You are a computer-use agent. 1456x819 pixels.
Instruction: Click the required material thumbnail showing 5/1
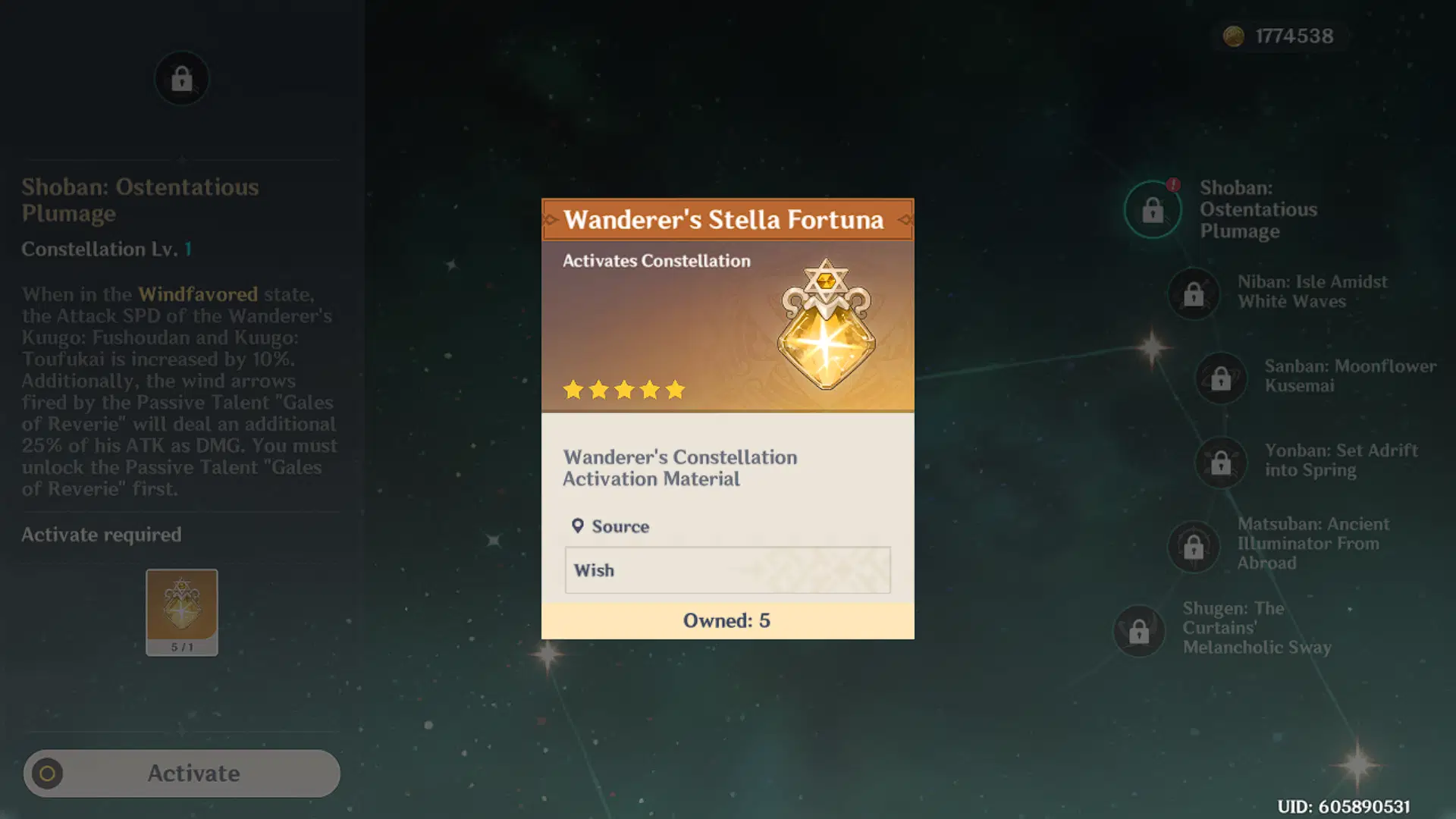[181, 611]
